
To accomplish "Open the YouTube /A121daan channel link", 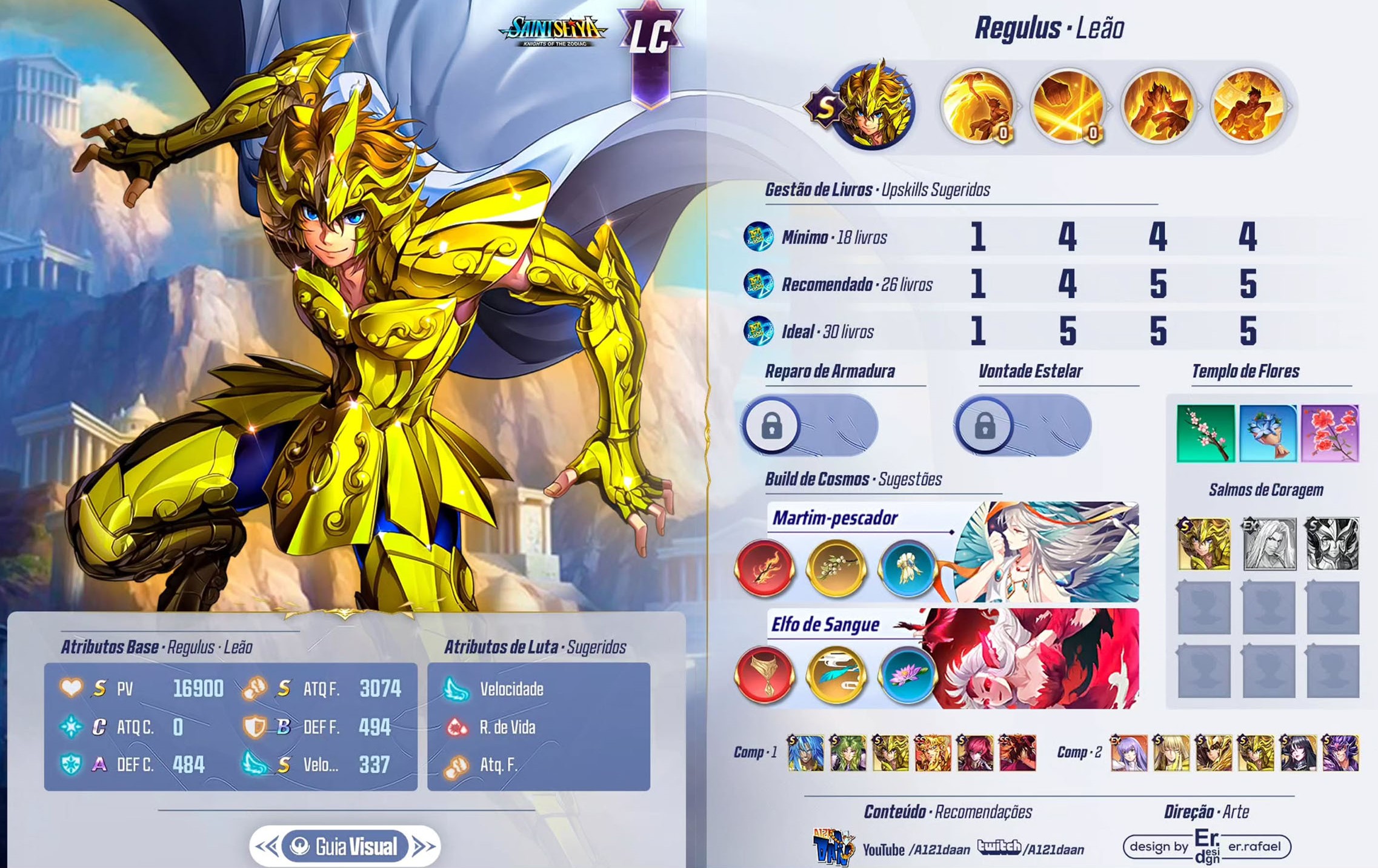I will click(x=915, y=850).
